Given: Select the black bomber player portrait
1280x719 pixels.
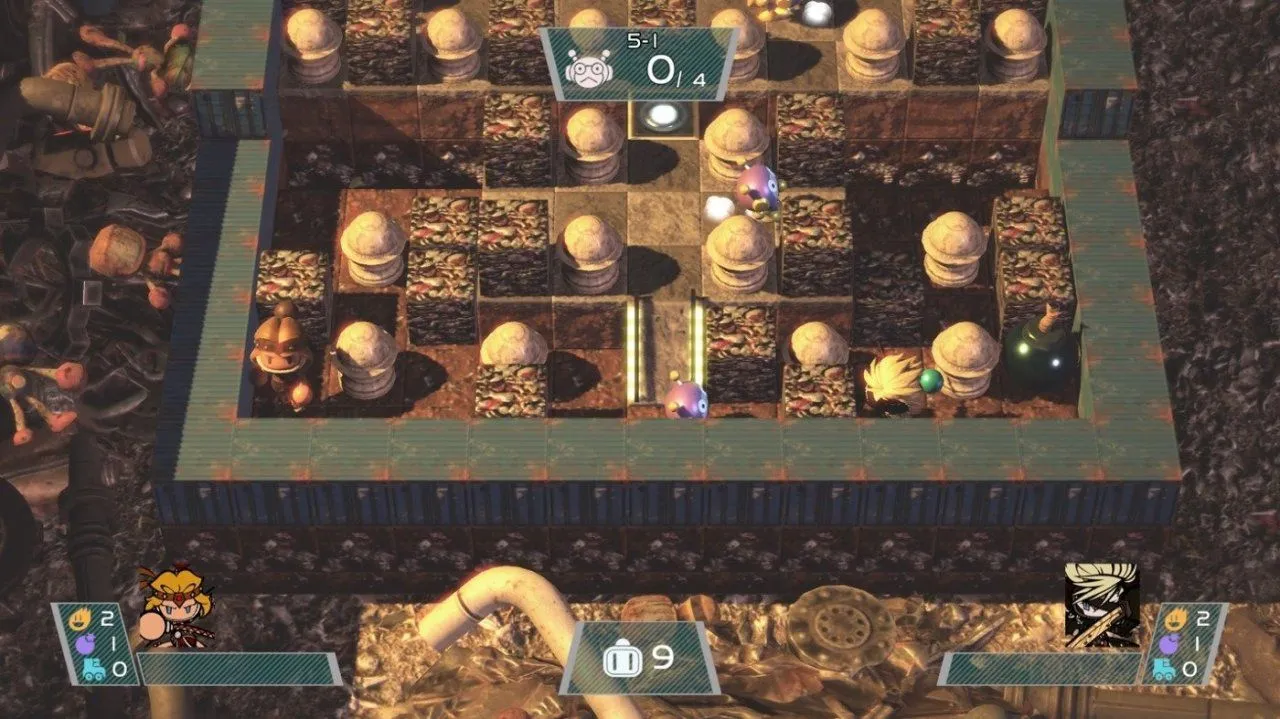Looking at the screenshot, I should (1100, 603).
